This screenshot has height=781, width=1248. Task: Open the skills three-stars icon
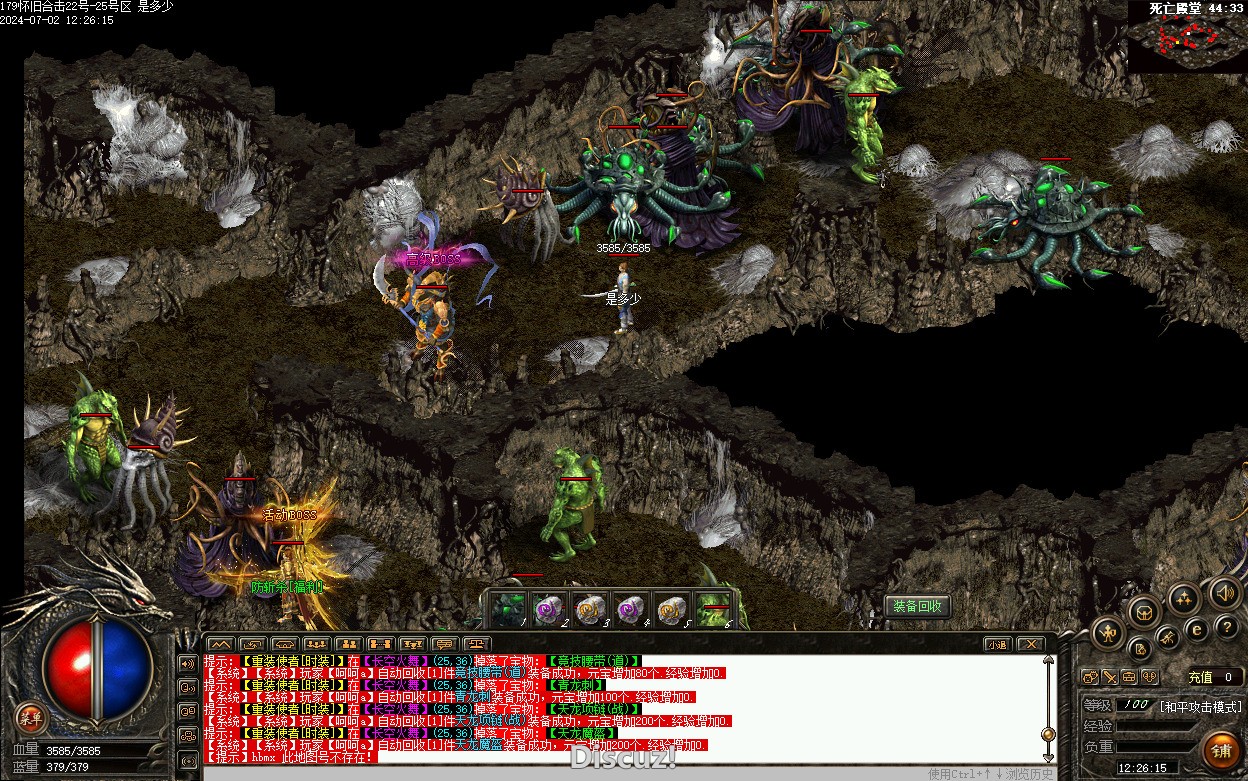click(1185, 600)
